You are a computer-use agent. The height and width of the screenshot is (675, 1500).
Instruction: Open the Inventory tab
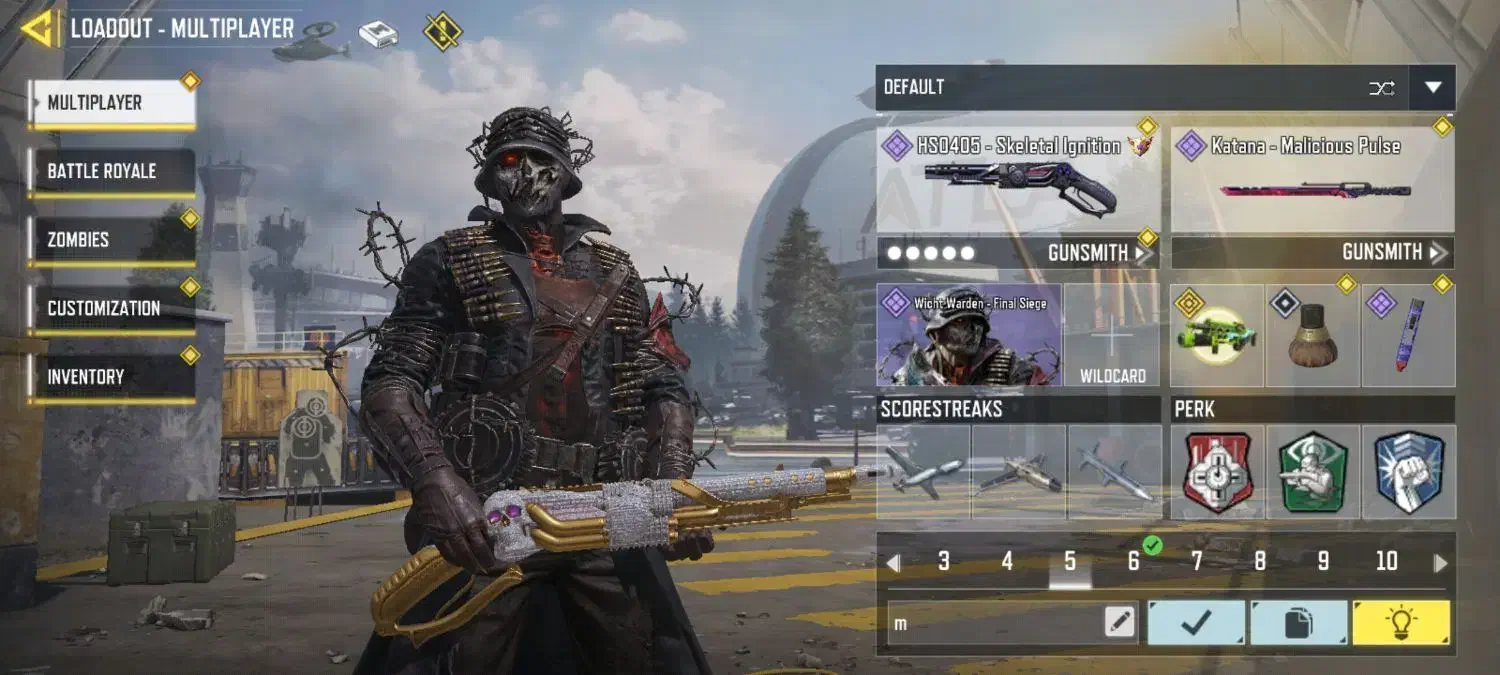(x=112, y=377)
